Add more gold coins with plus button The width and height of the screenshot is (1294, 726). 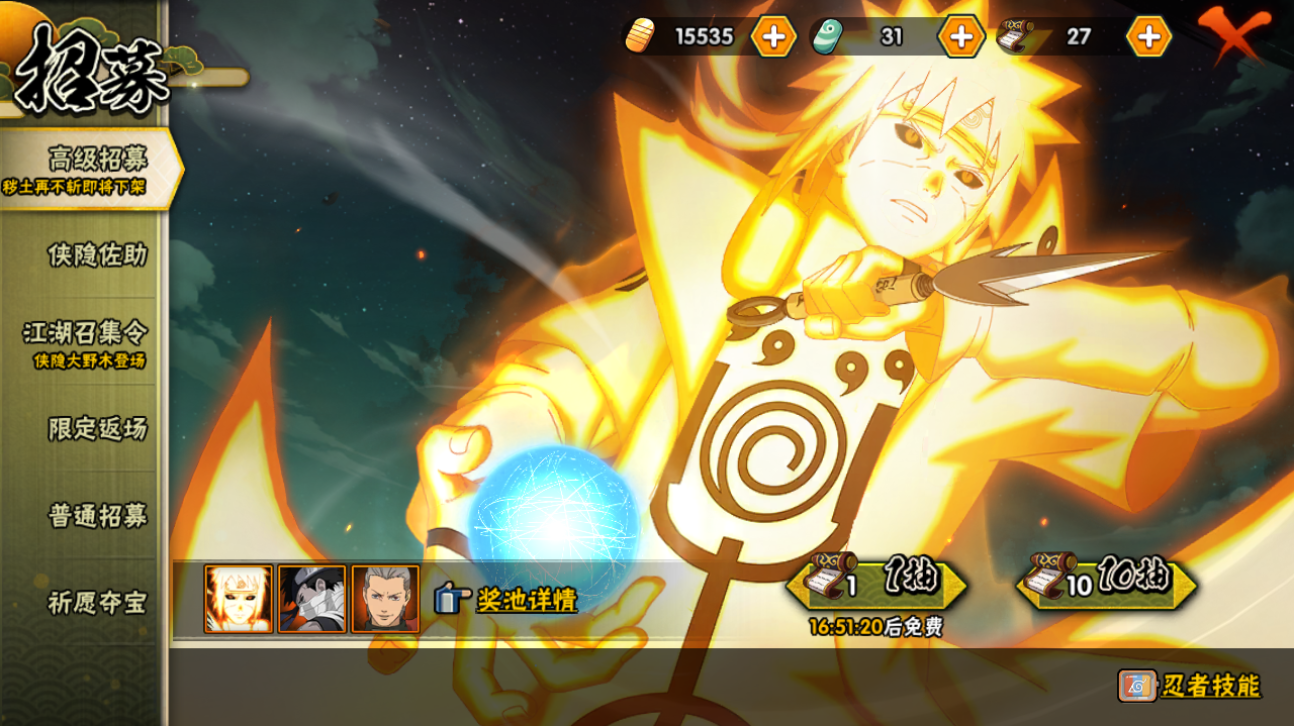773,37
